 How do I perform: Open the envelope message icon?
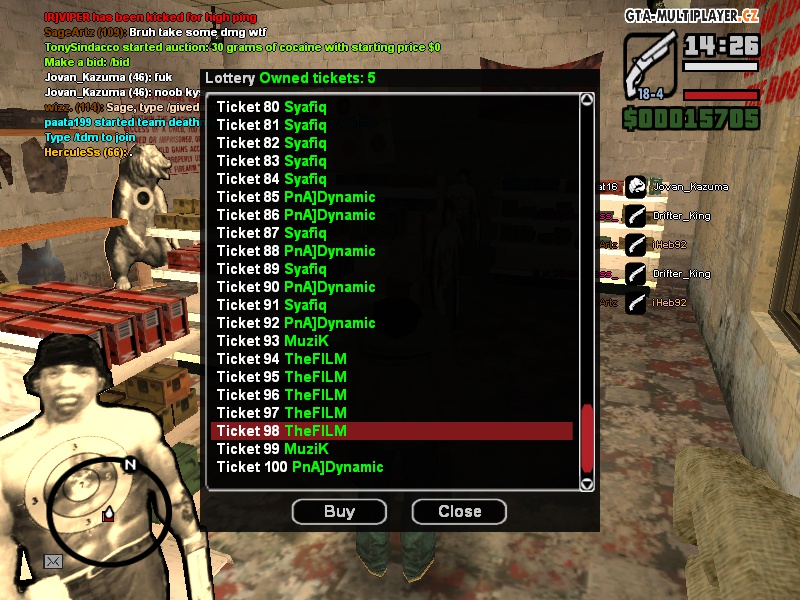click(52, 561)
